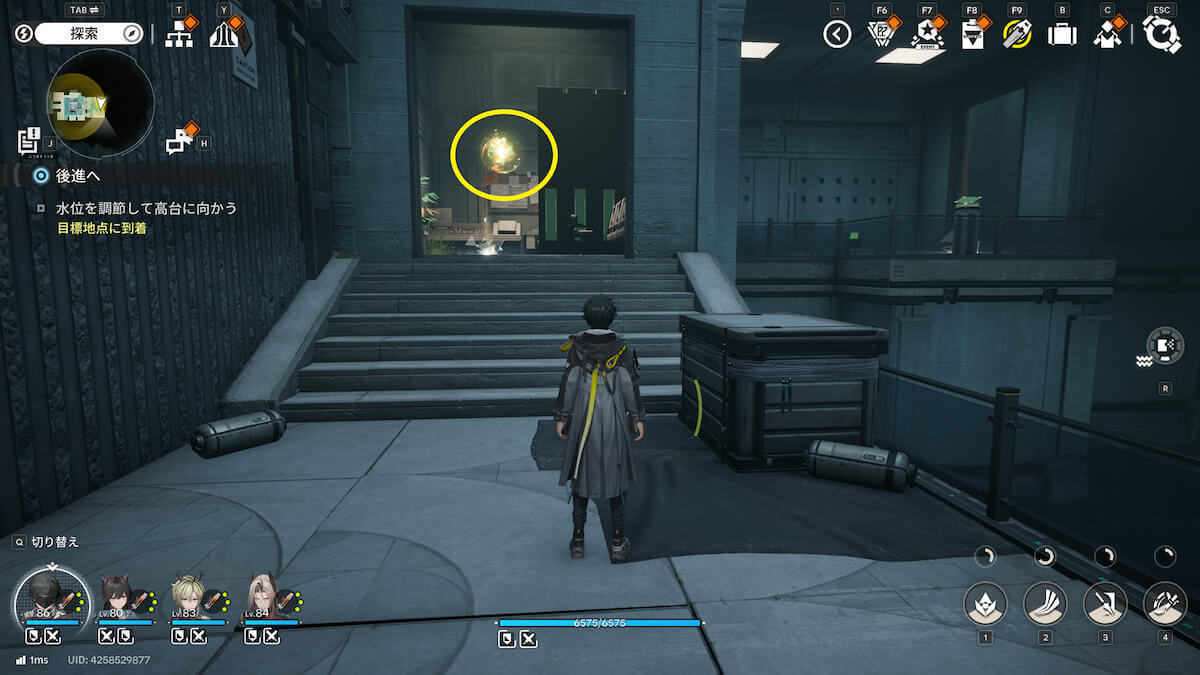Activate the first combat skill icon
This screenshot has width=1200, height=675.
[985, 603]
